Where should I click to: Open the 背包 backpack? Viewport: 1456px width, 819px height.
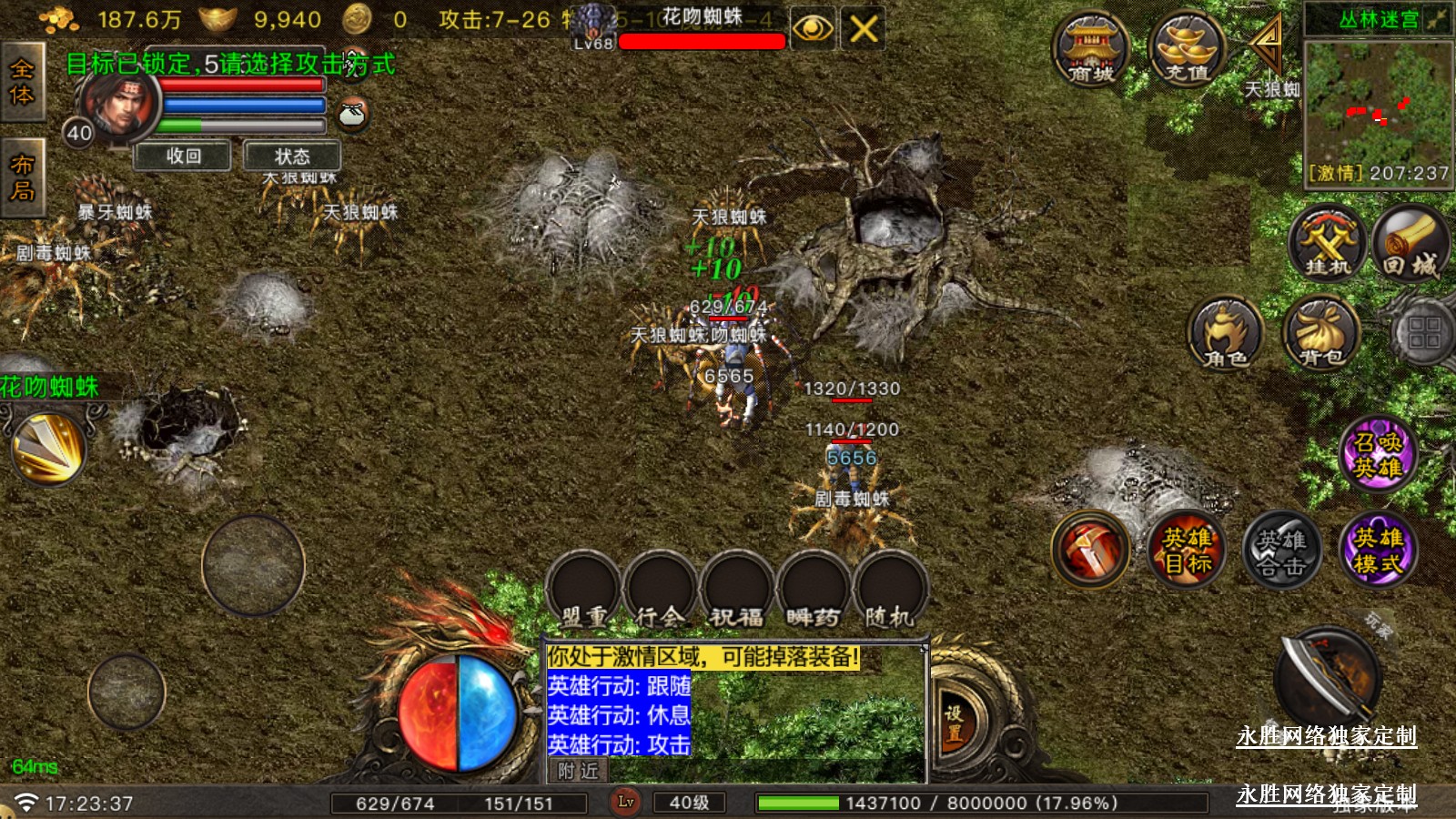click(x=1320, y=334)
